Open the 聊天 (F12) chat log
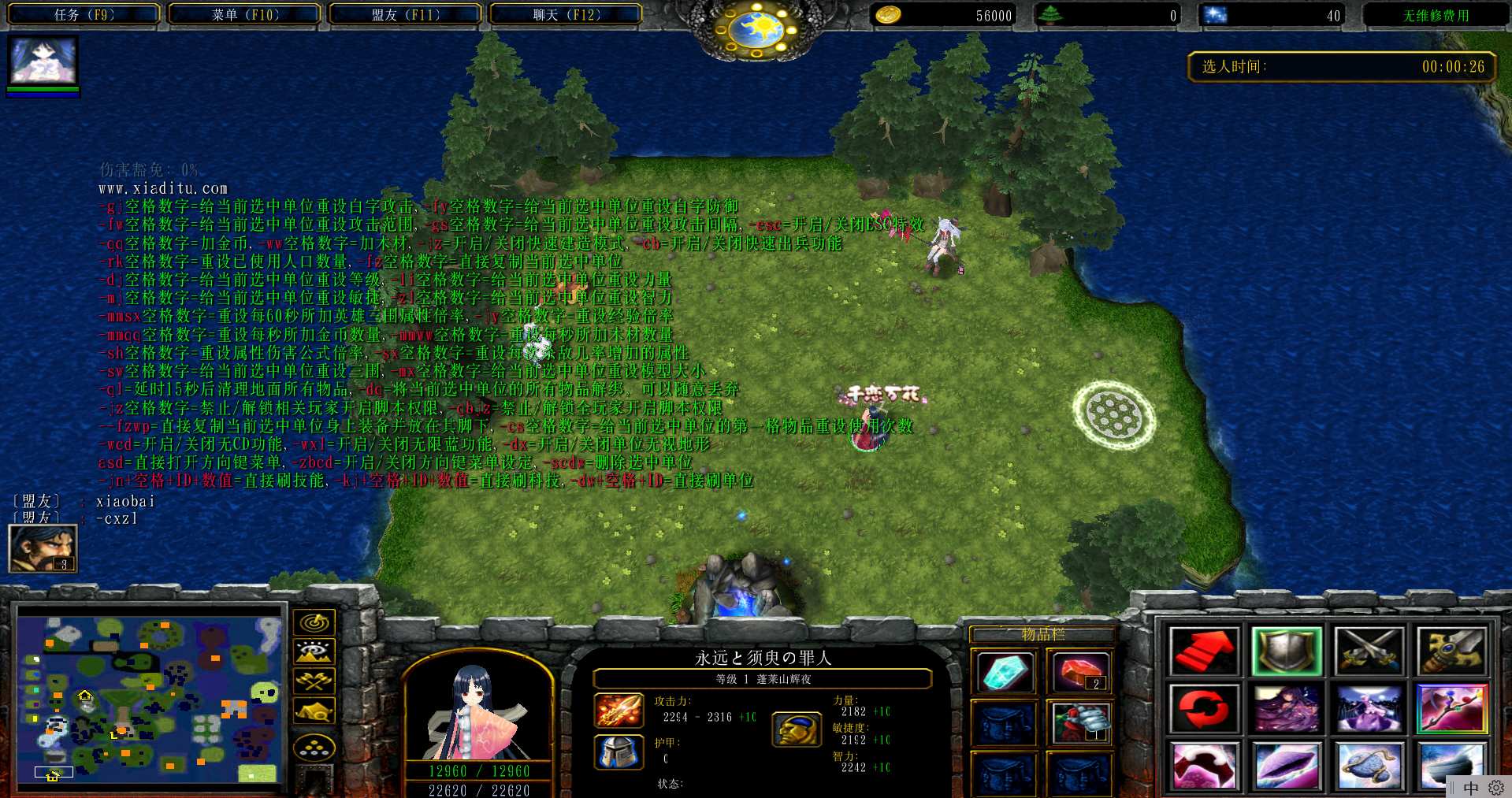This screenshot has height=798, width=1512. [566, 15]
